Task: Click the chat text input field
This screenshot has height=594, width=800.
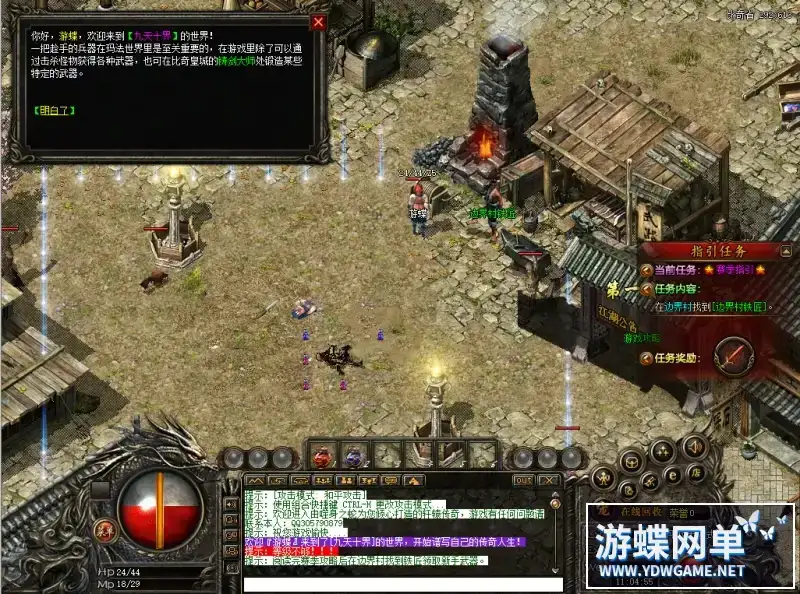Action: [x=400, y=583]
